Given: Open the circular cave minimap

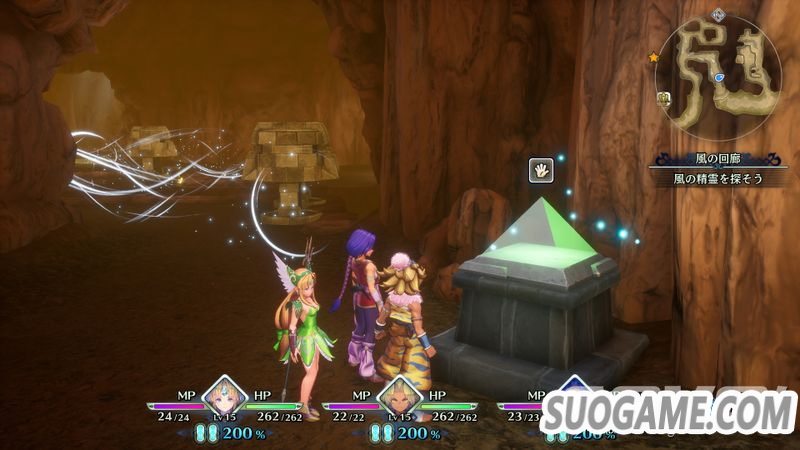Looking at the screenshot, I should click(718, 78).
